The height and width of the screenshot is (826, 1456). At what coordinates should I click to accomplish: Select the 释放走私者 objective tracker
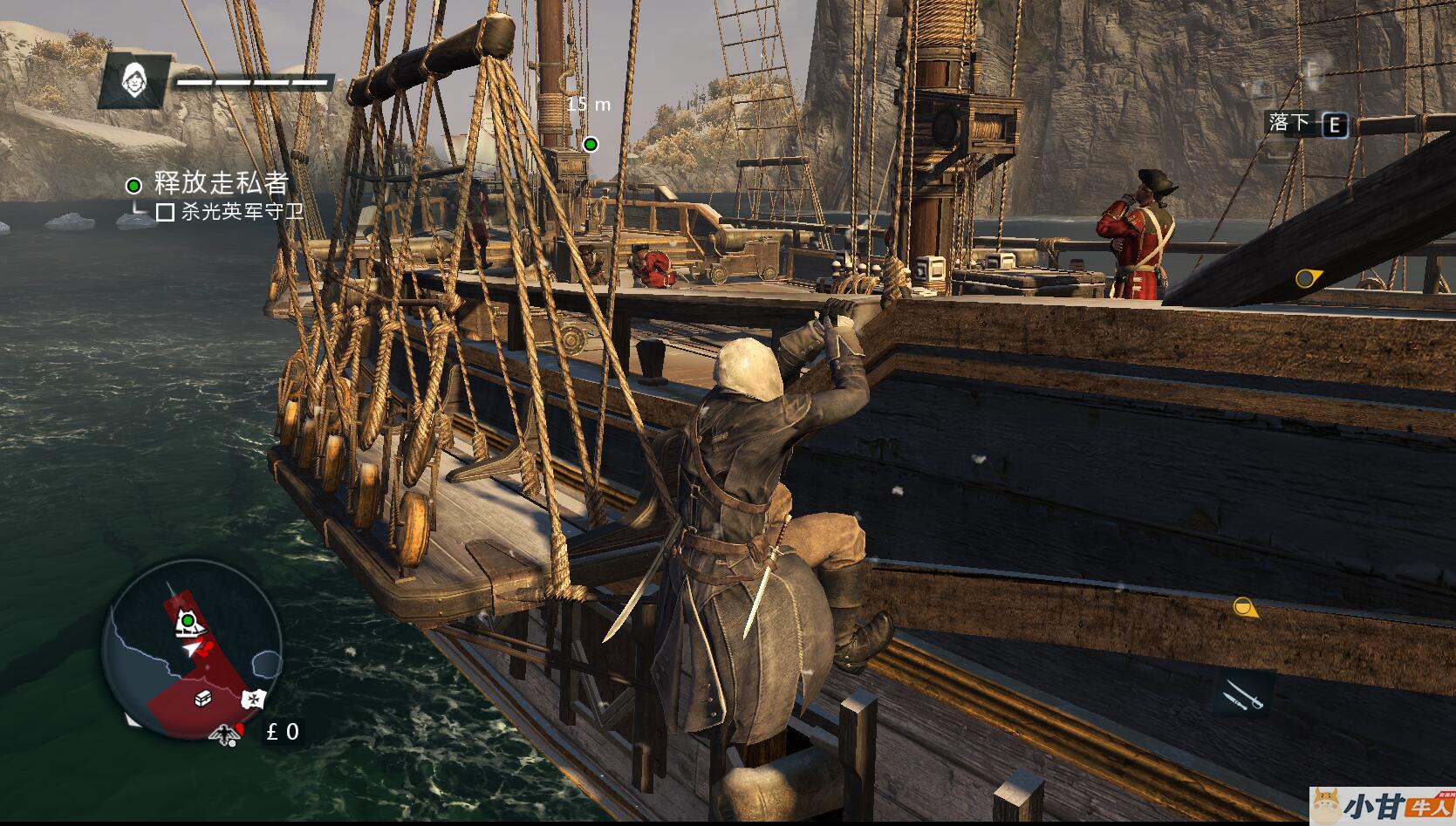point(220,183)
